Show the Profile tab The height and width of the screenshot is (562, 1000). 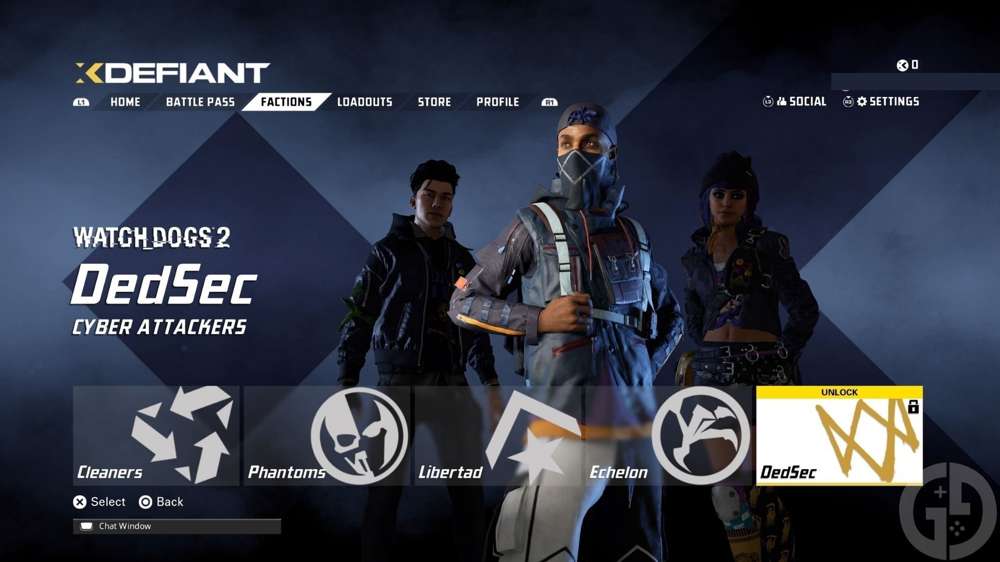coord(497,102)
